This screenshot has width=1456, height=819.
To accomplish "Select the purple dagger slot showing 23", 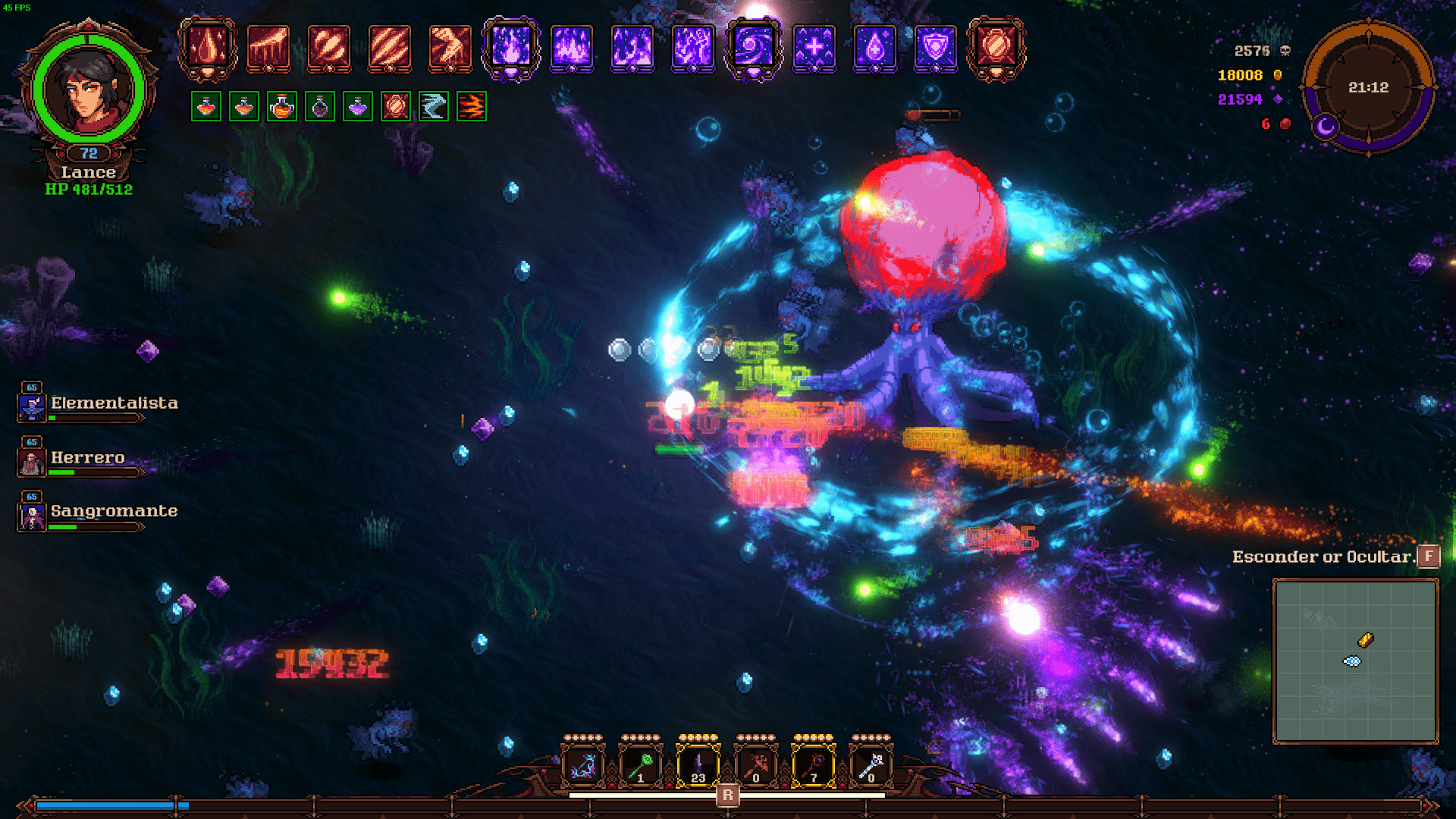I will (698, 765).
